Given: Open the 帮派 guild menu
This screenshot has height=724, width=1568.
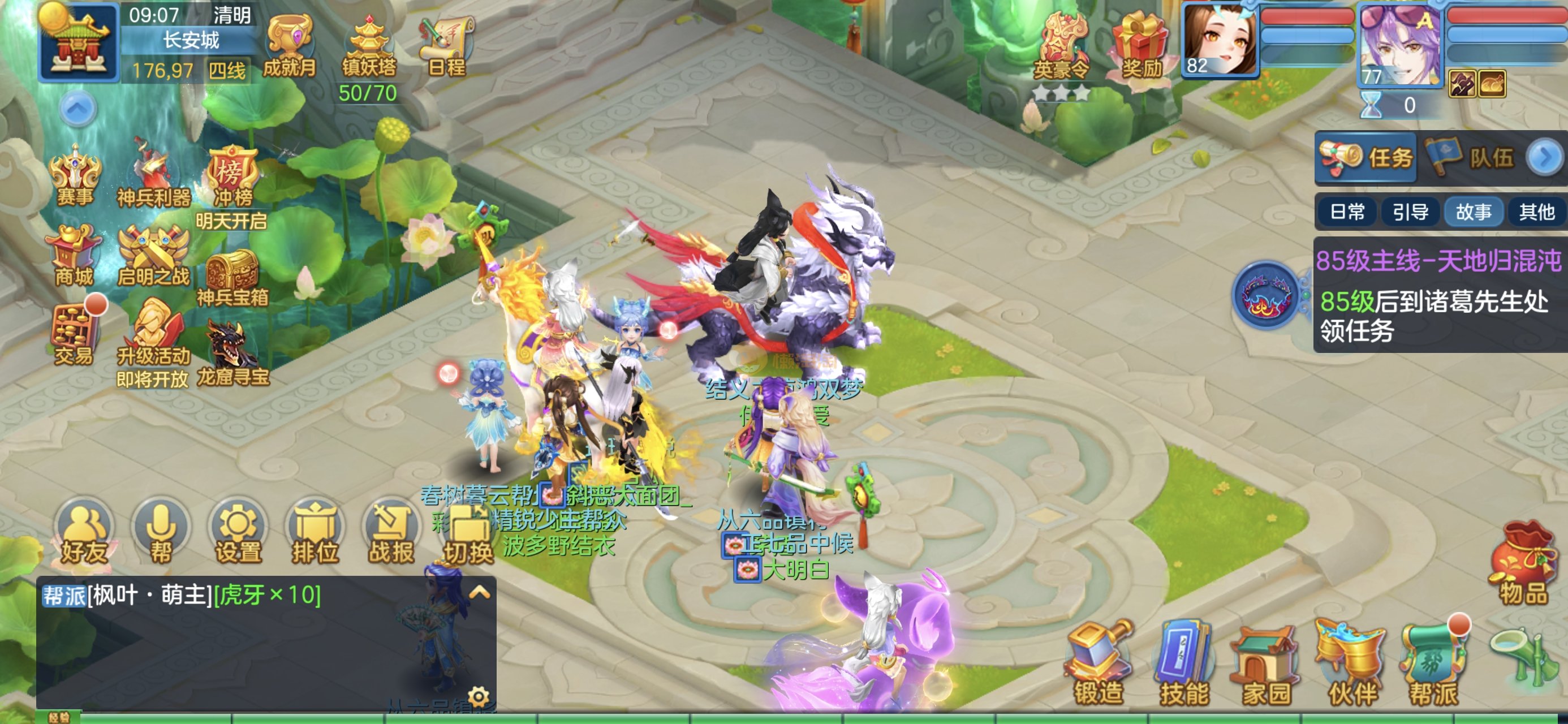Looking at the screenshot, I should [1433, 663].
